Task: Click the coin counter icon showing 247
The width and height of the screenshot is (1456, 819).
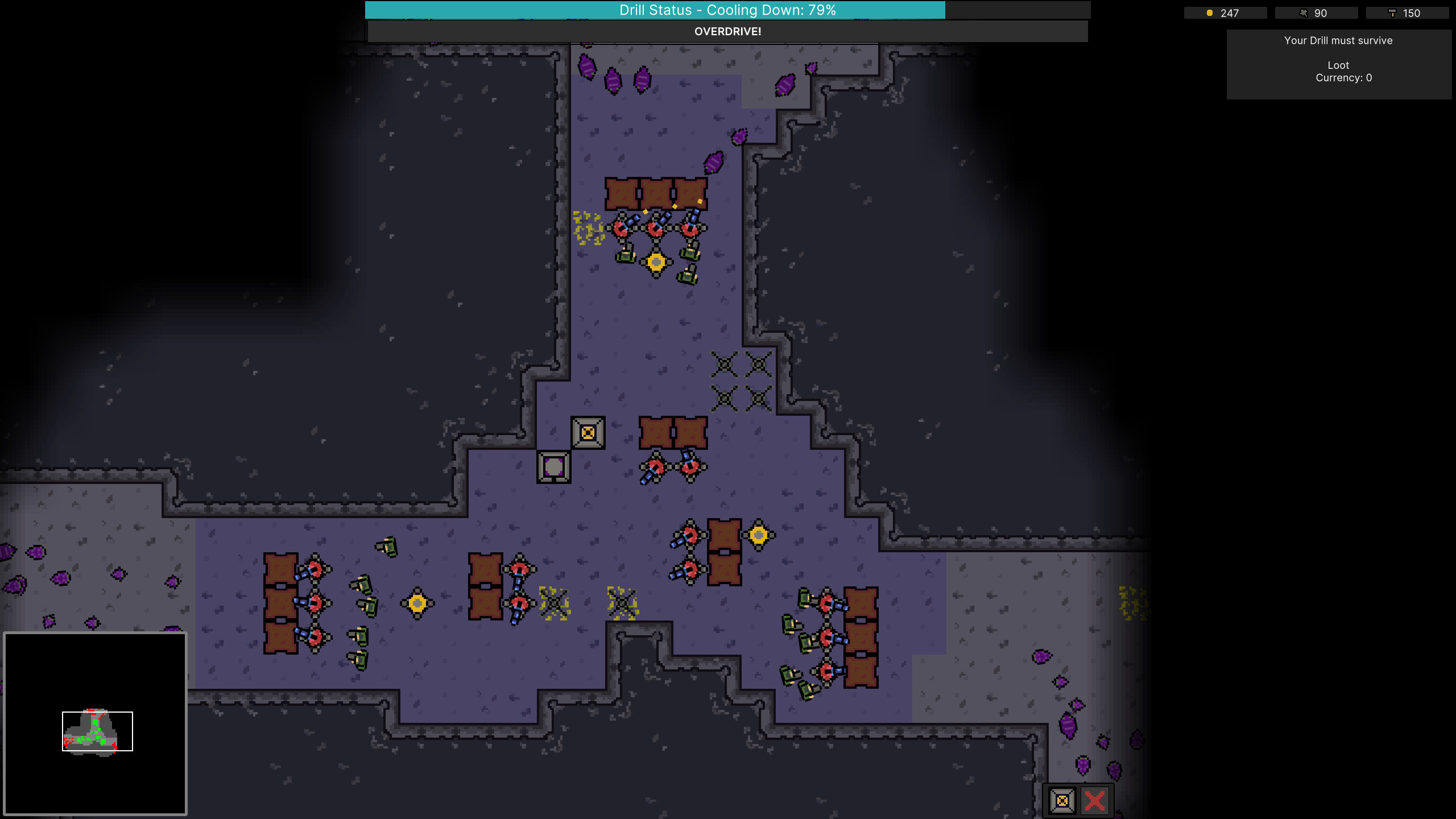Action: pos(1210,13)
